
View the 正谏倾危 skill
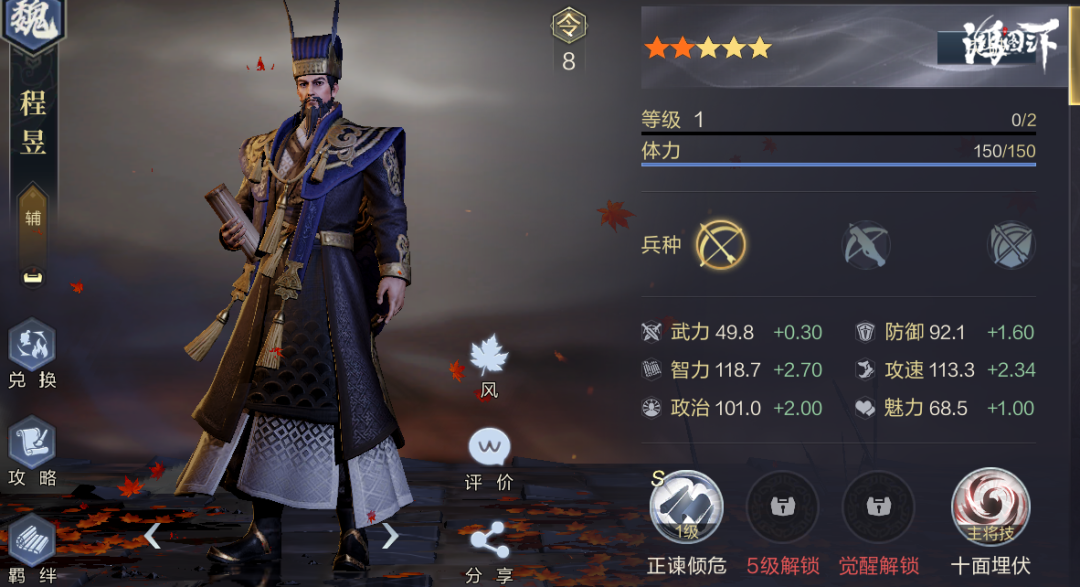point(686,507)
